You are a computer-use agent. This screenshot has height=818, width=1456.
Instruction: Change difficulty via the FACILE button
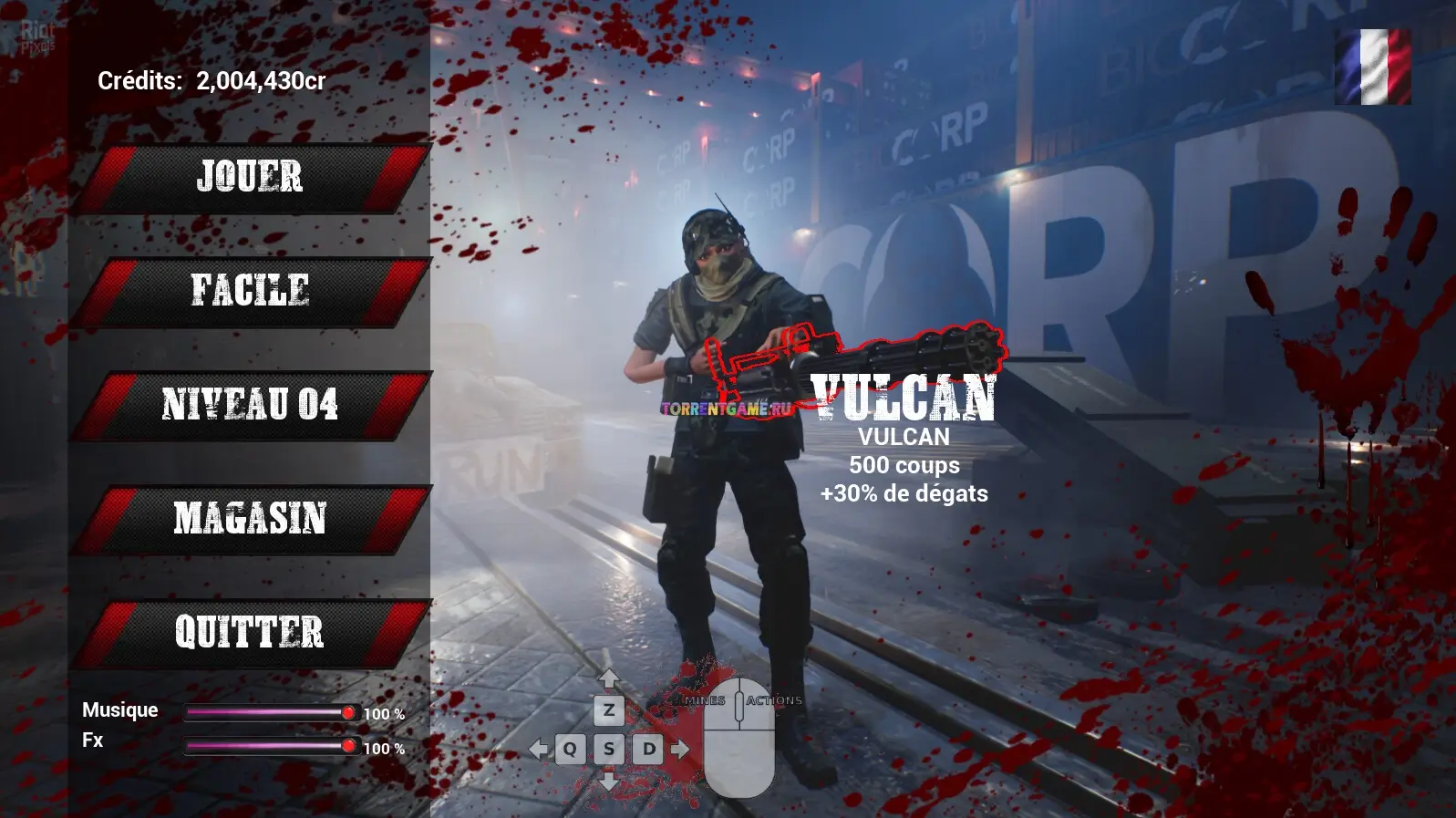[x=249, y=292]
